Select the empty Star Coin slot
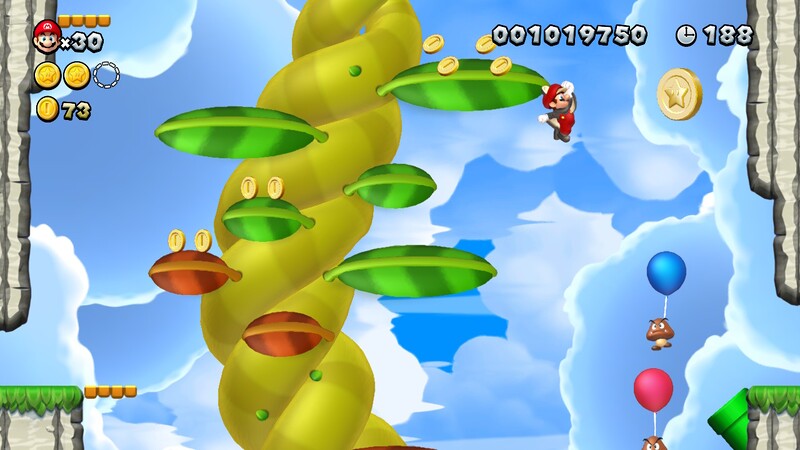The image size is (800, 450). (x=106, y=74)
